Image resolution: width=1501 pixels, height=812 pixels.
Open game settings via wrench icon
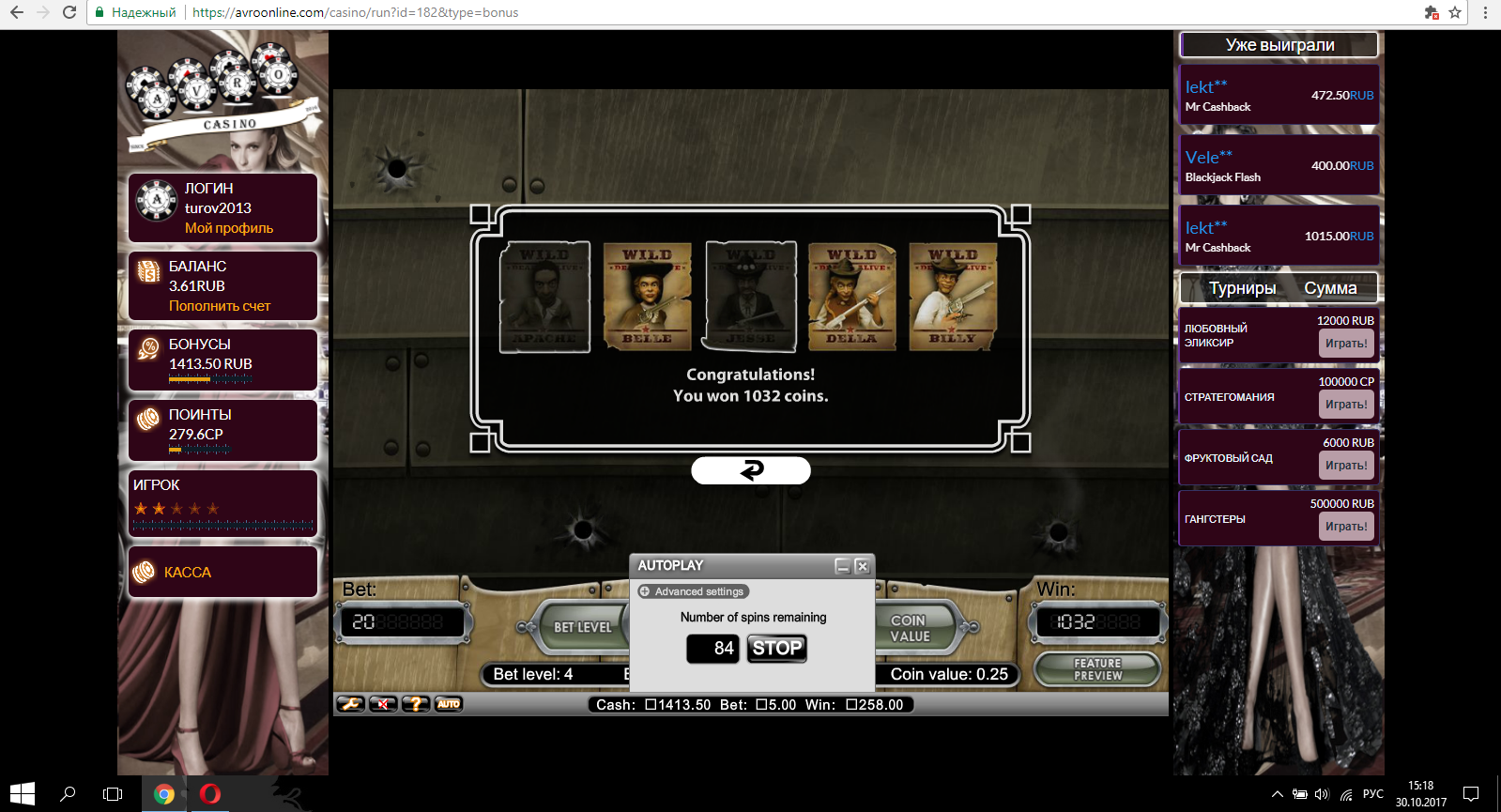pyautogui.click(x=350, y=704)
